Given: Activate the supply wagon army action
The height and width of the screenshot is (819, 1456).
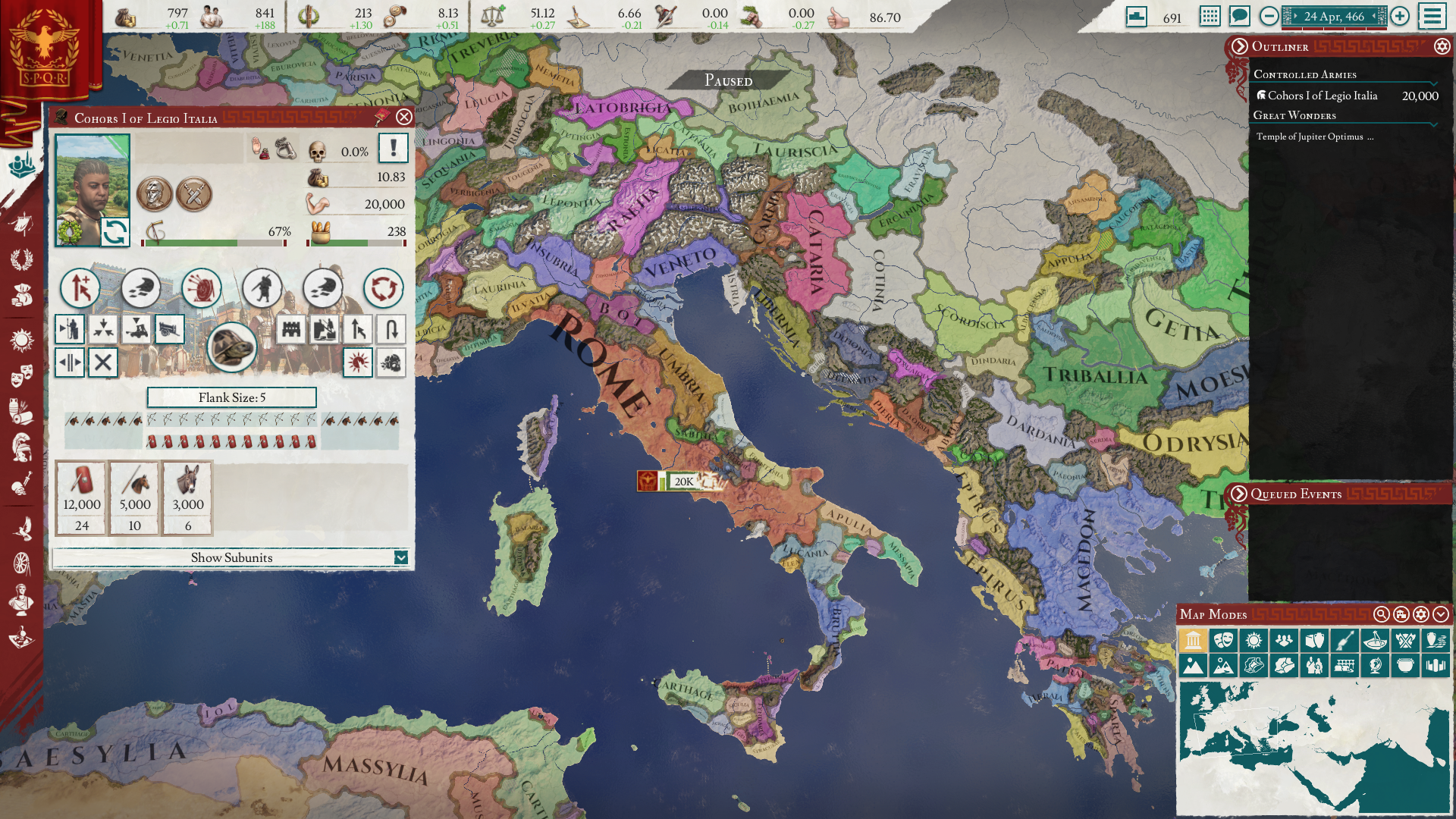Looking at the screenshot, I should (169, 329).
